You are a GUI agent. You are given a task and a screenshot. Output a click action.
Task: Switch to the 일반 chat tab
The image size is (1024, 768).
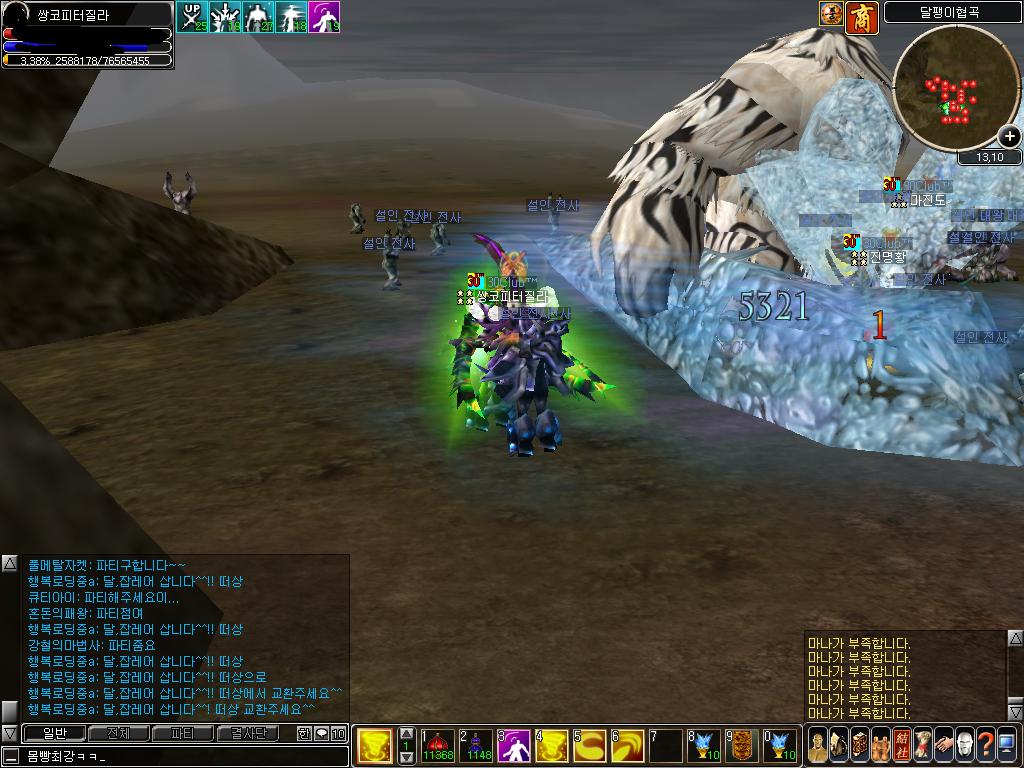(53, 733)
